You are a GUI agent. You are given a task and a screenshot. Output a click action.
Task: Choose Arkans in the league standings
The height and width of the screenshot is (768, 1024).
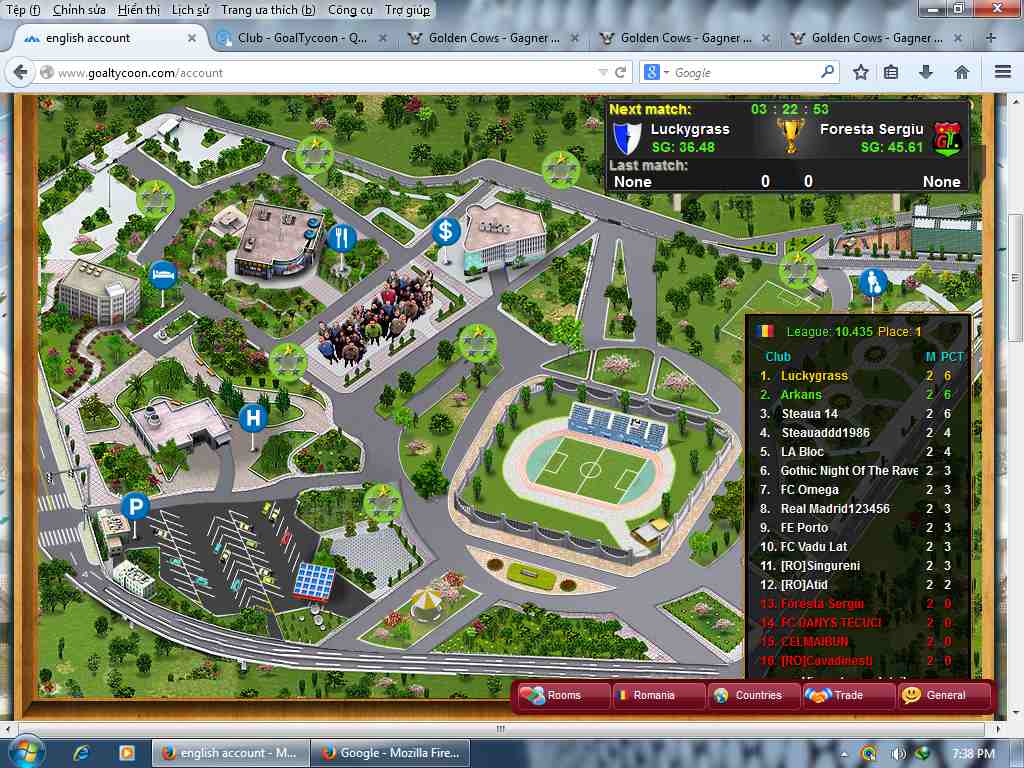click(x=801, y=395)
